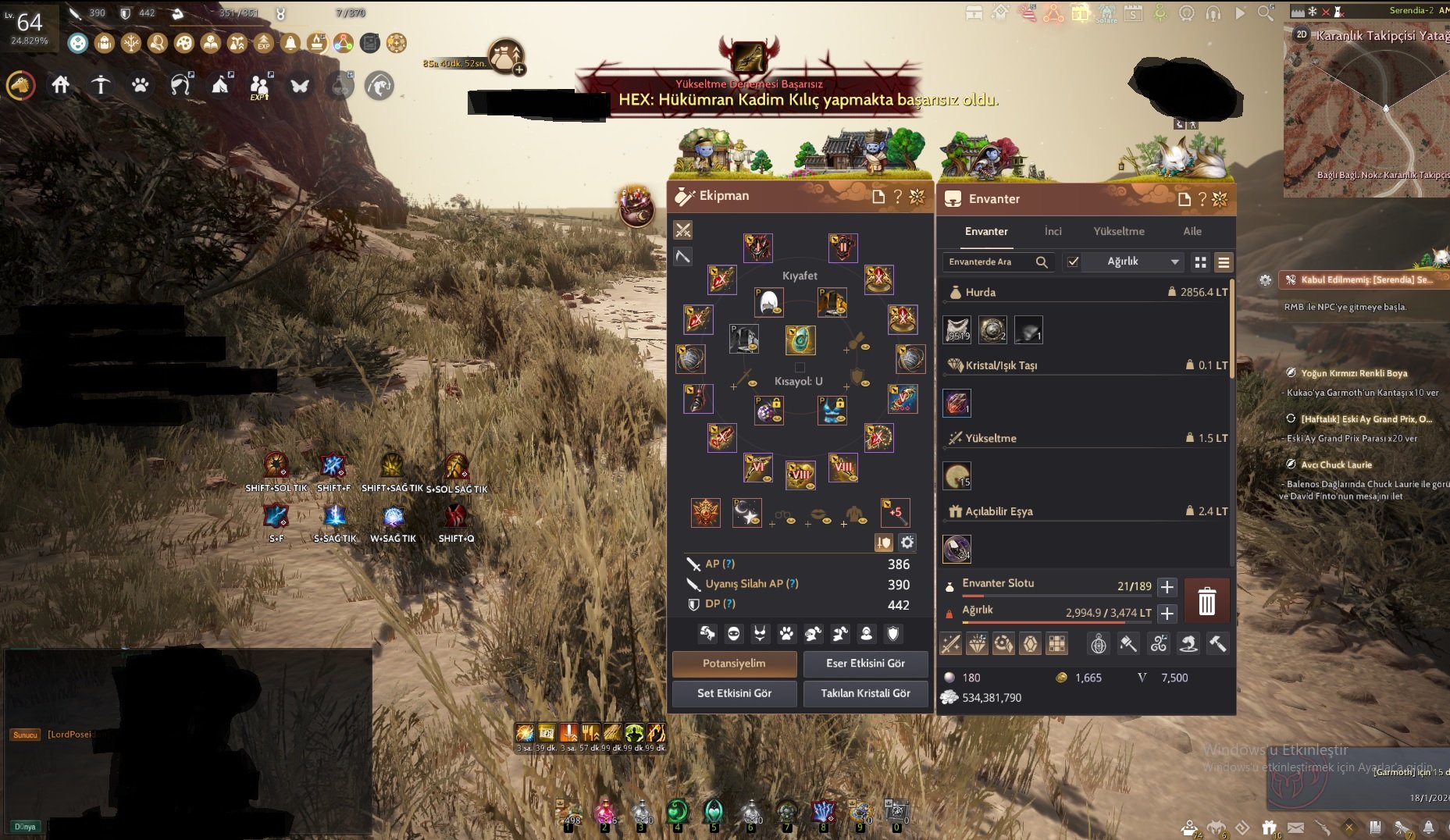Increase weight limit with the plus button

coord(1167,614)
